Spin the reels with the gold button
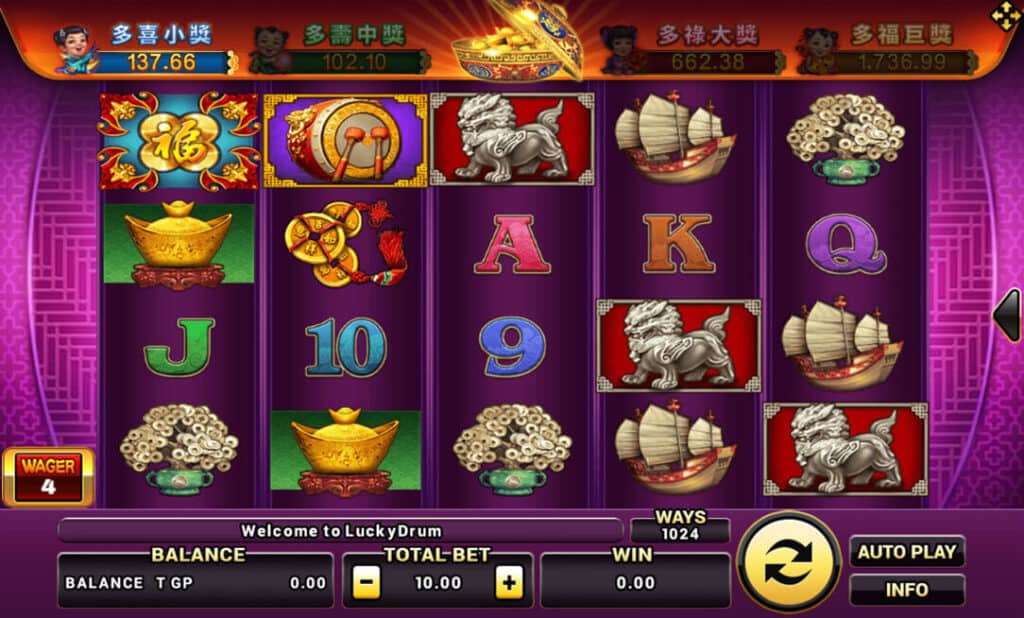The image size is (1024, 618). click(x=789, y=561)
